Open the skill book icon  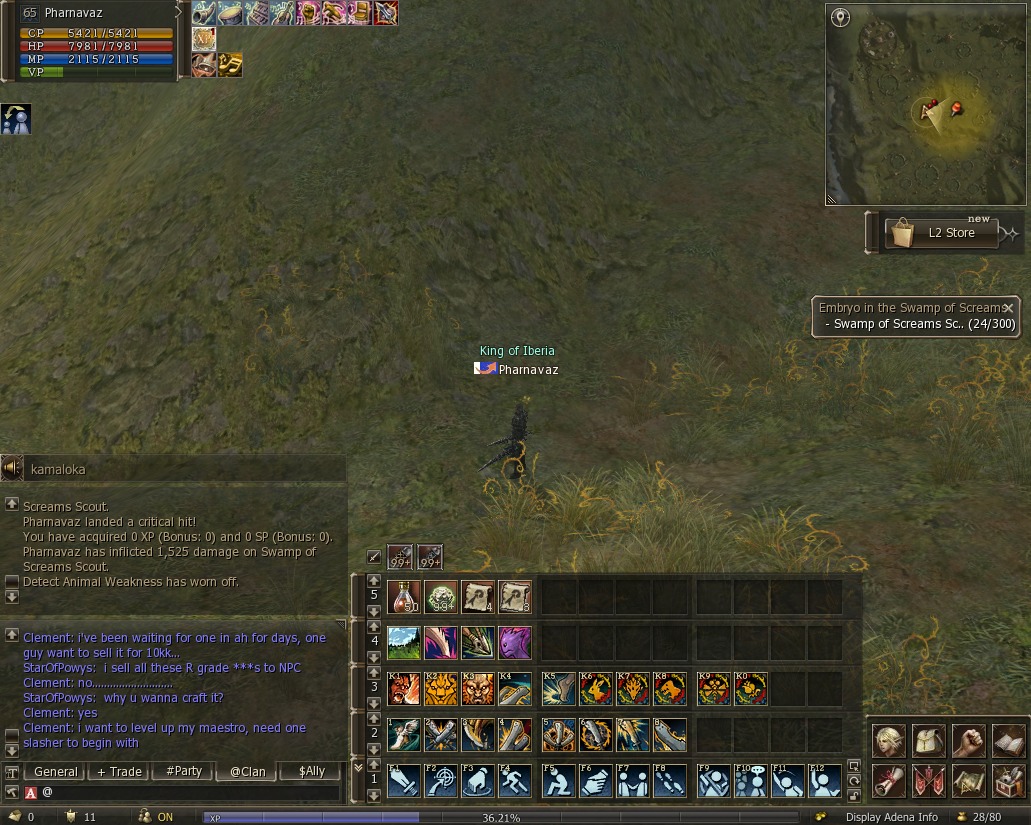(x=1008, y=740)
